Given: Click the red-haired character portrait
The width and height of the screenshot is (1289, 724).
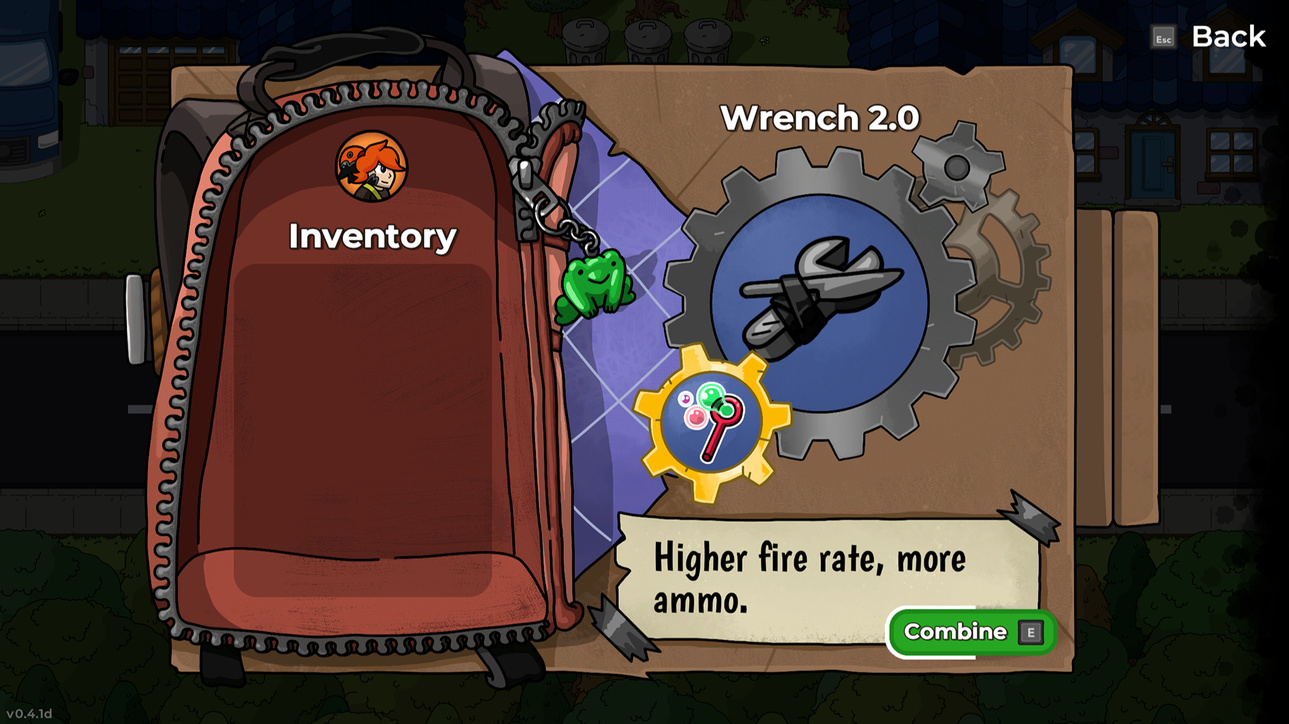Looking at the screenshot, I should click(371, 167).
